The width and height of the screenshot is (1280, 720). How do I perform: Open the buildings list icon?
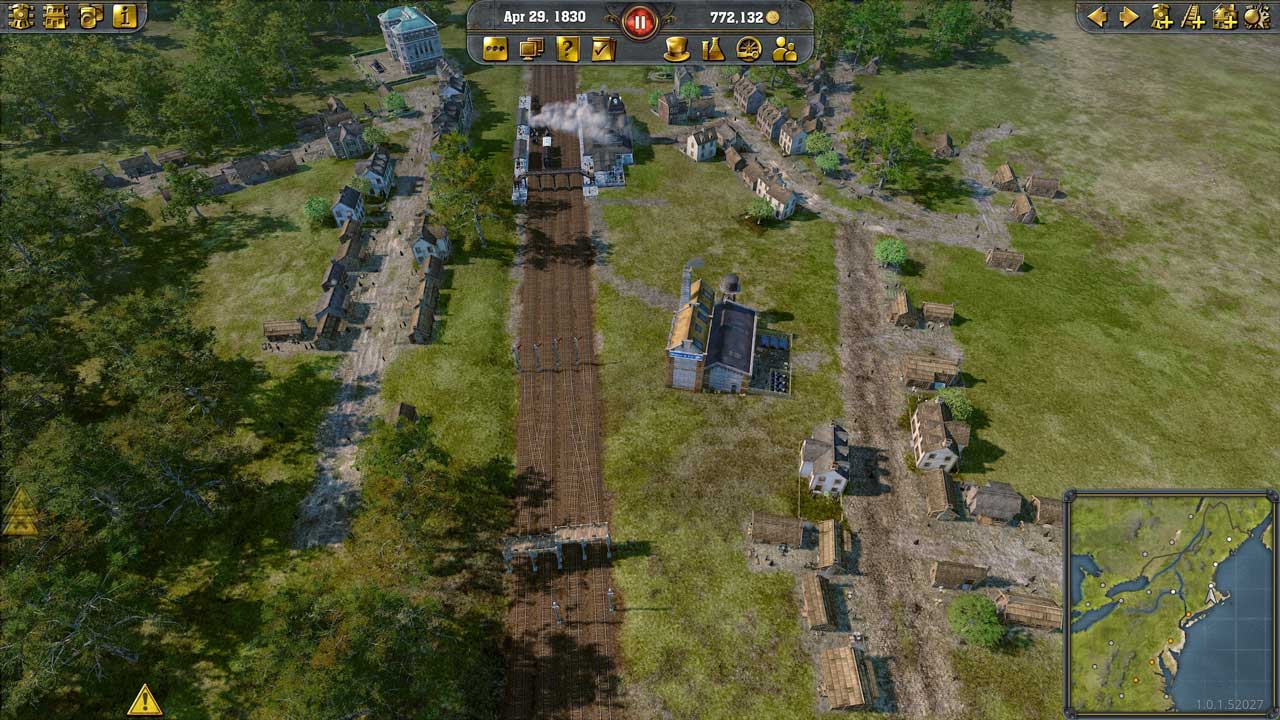pos(55,16)
